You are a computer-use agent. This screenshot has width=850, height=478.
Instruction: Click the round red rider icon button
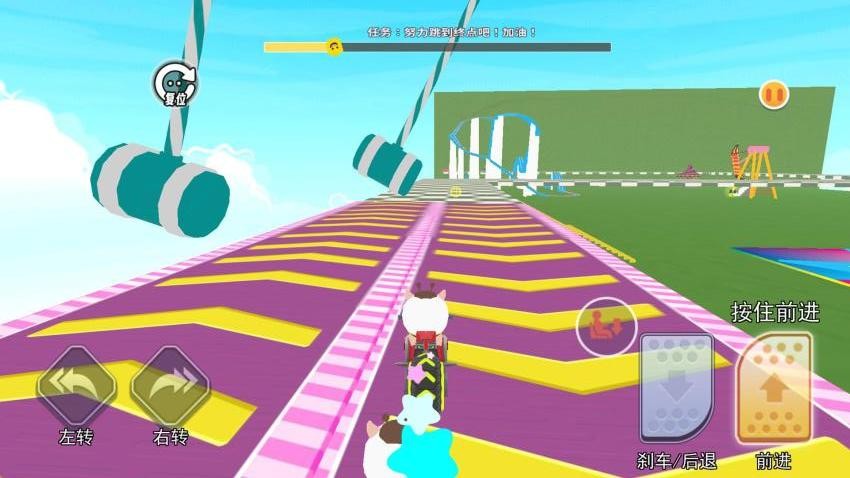click(x=606, y=326)
